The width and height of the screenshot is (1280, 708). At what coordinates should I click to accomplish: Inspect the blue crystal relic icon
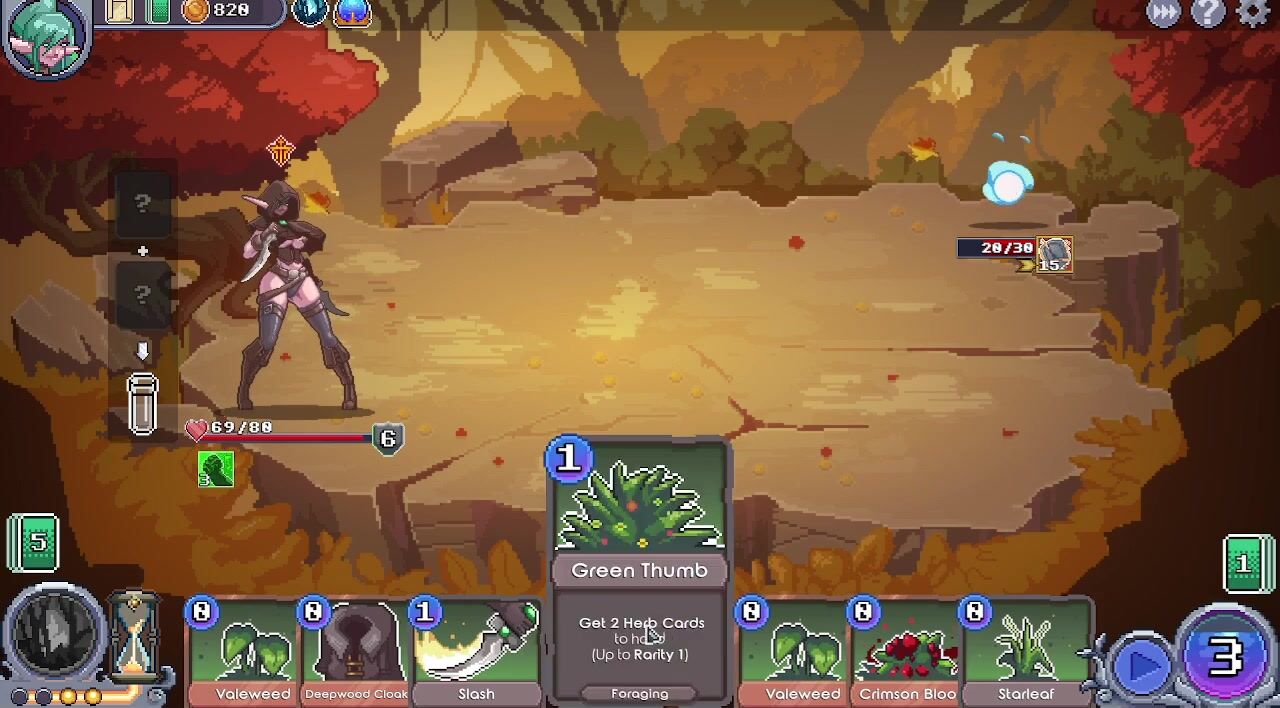(310, 11)
